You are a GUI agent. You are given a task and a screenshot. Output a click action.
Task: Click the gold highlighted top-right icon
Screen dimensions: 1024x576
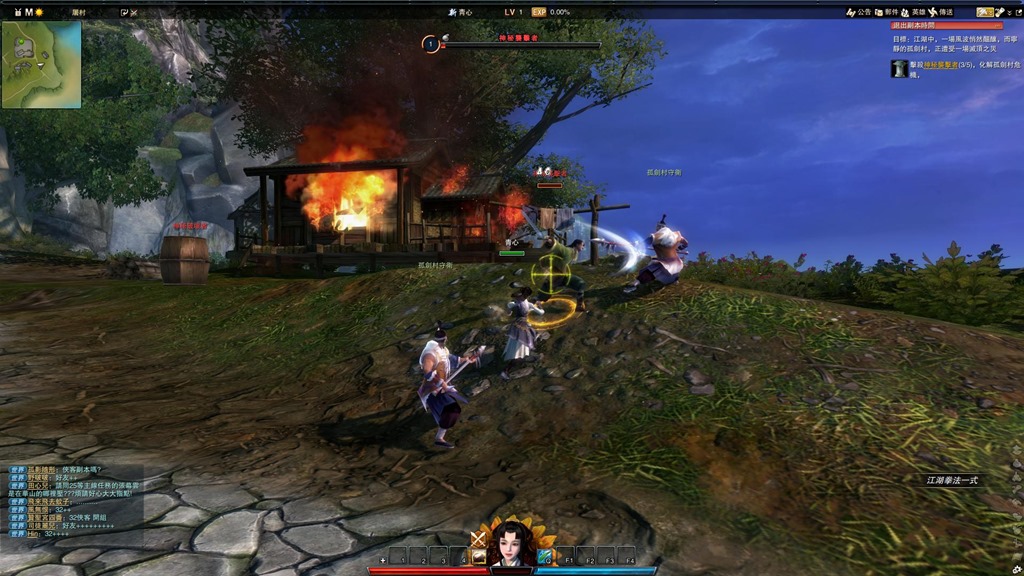click(984, 12)
